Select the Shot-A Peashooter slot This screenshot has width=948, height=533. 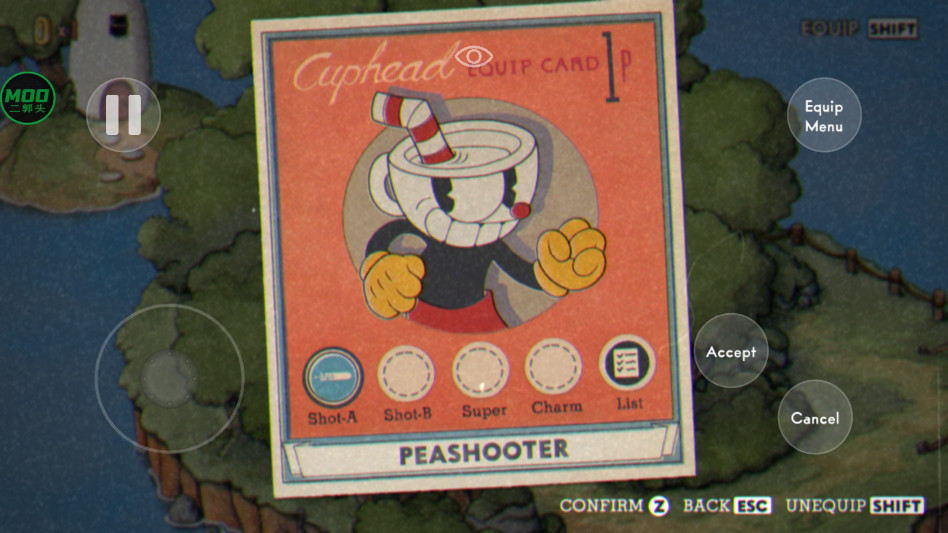click(332, 376)
